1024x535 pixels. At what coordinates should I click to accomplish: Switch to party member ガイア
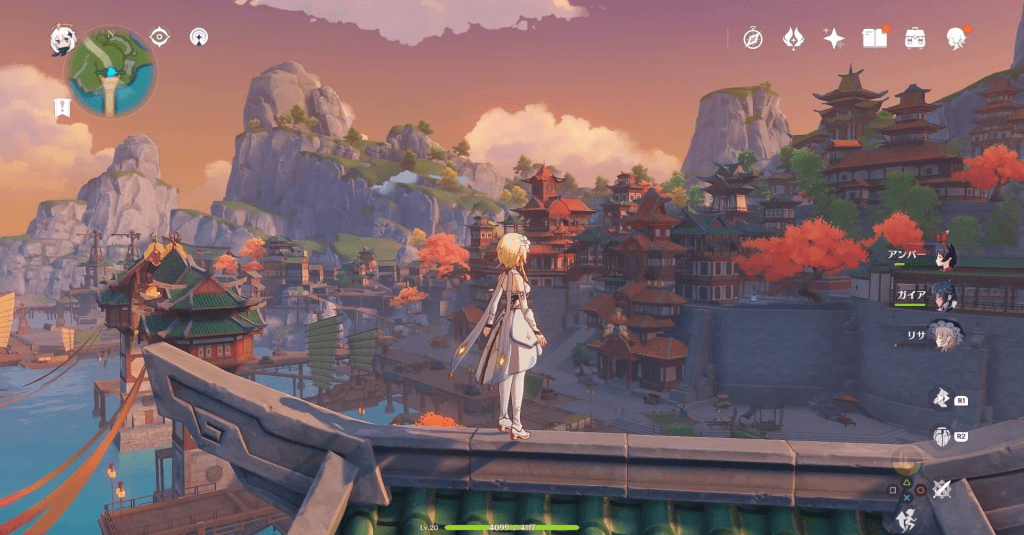(x=943, y=295)
